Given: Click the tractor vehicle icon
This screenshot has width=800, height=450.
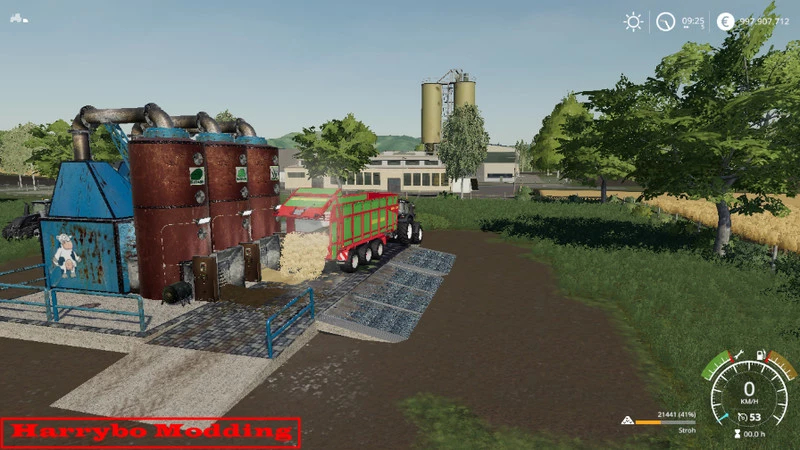Looking at the screenshot, I should click(x=19, y=17).
